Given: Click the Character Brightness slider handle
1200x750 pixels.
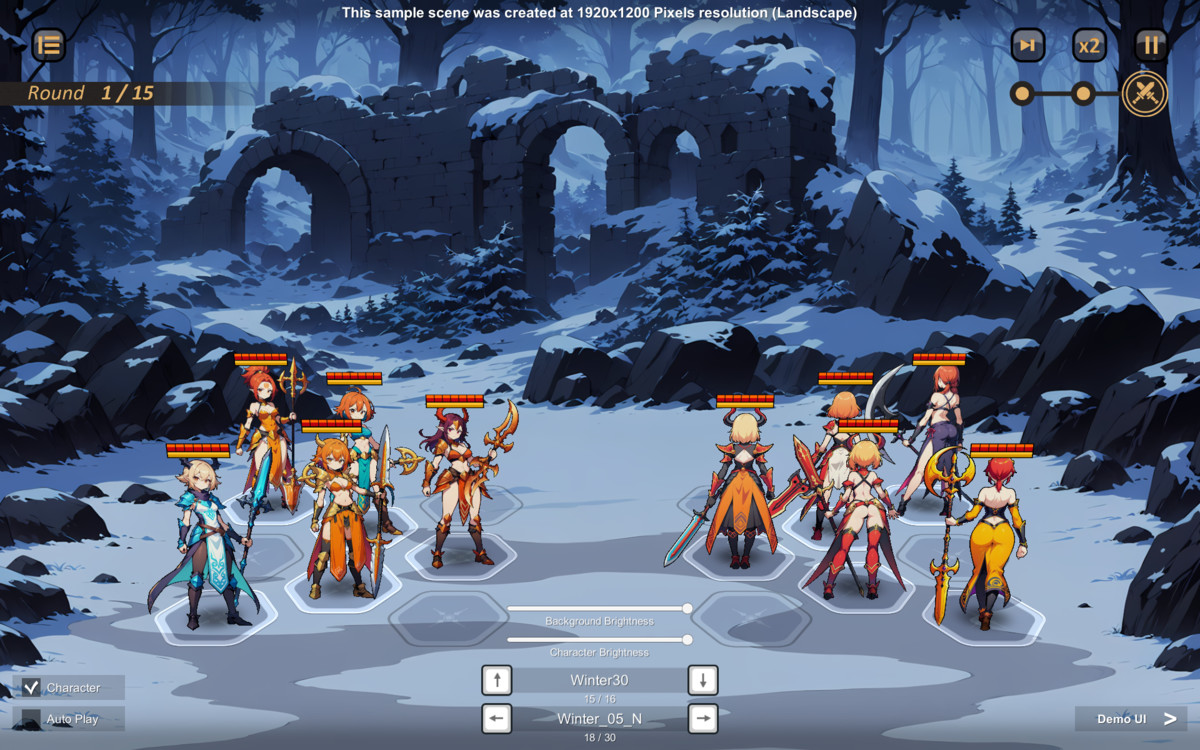Looking at the screenshot, I should pyautogui.click(x=687, y=639).
